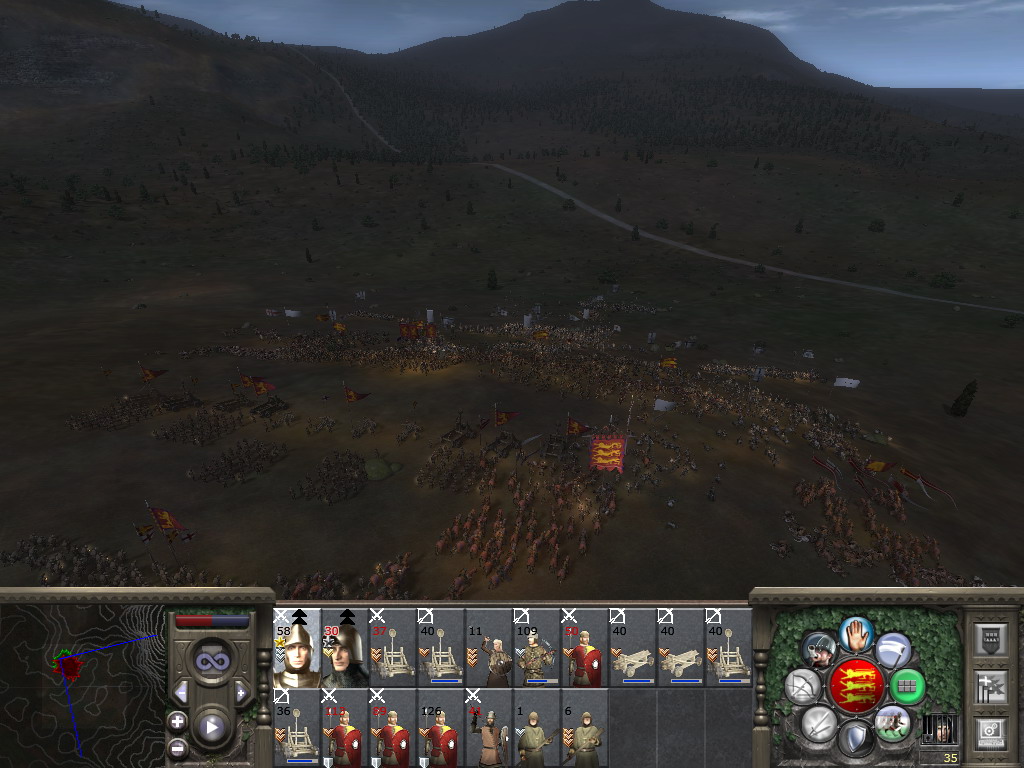This screenshot has width=1024, height=768.
Task: Select the spearmen unit card with 126 men
Action: [441, 727]
